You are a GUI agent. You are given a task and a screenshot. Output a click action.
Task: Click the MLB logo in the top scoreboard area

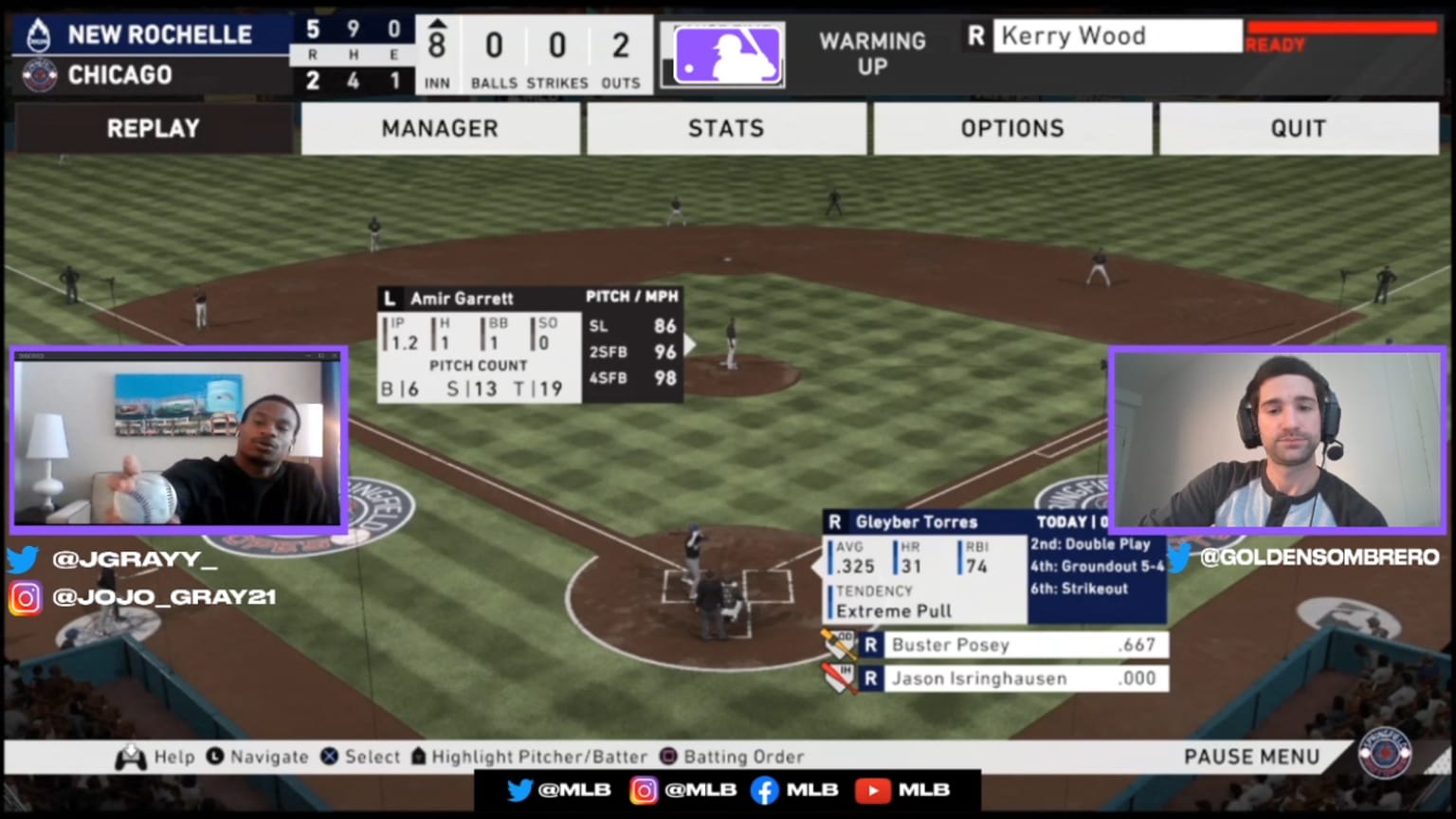(x=723, y=55)
